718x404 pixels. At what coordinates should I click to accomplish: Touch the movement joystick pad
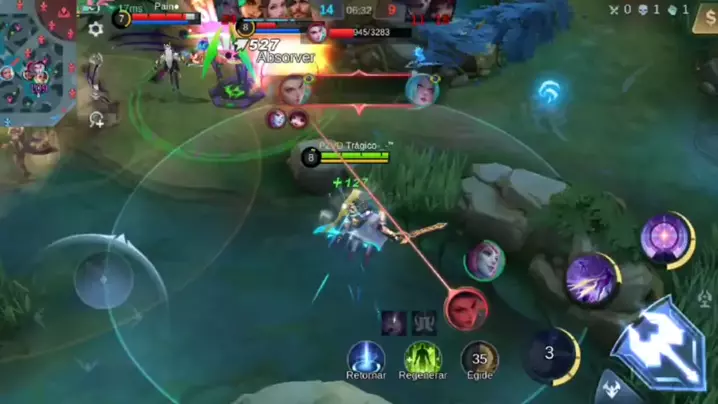[103, 279]
